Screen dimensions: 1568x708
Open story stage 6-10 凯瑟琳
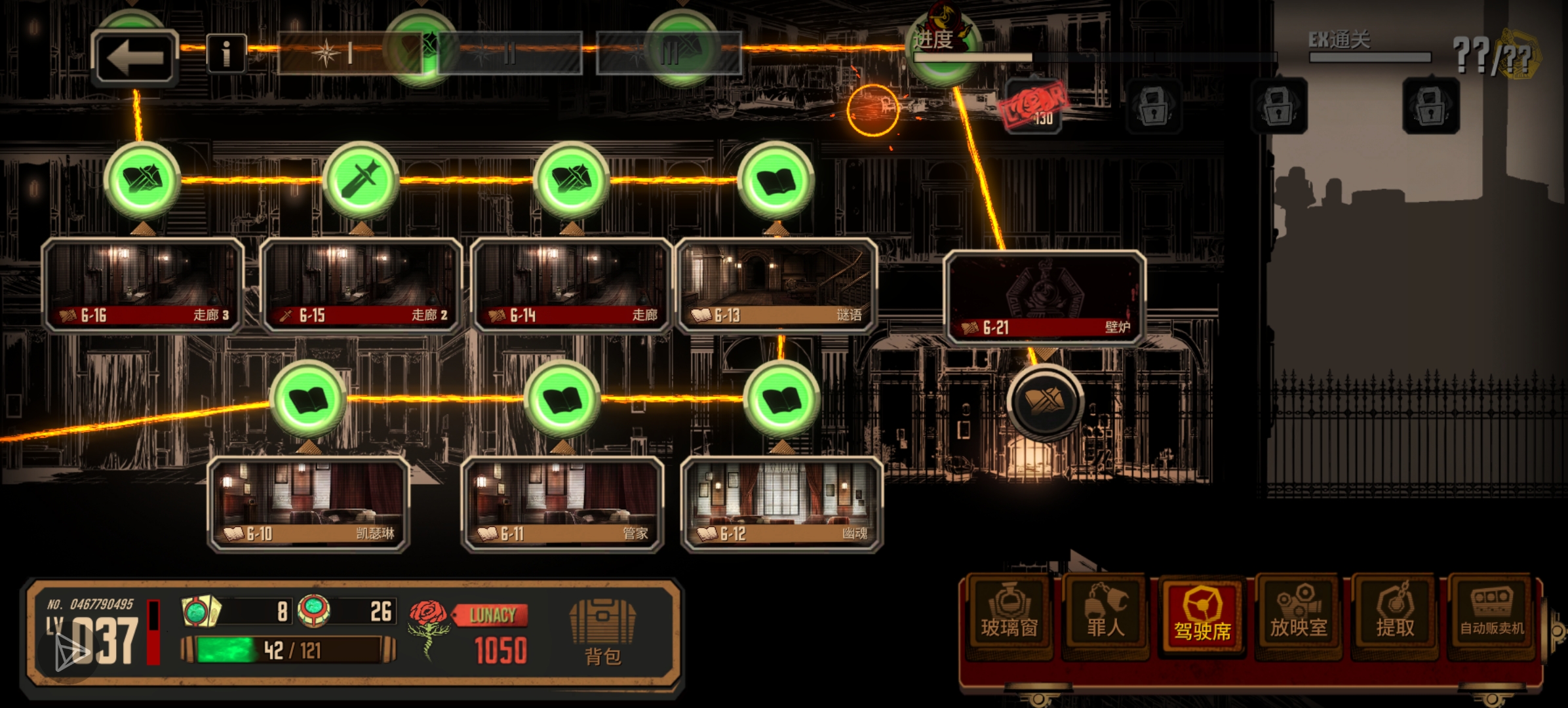[309, 503]
